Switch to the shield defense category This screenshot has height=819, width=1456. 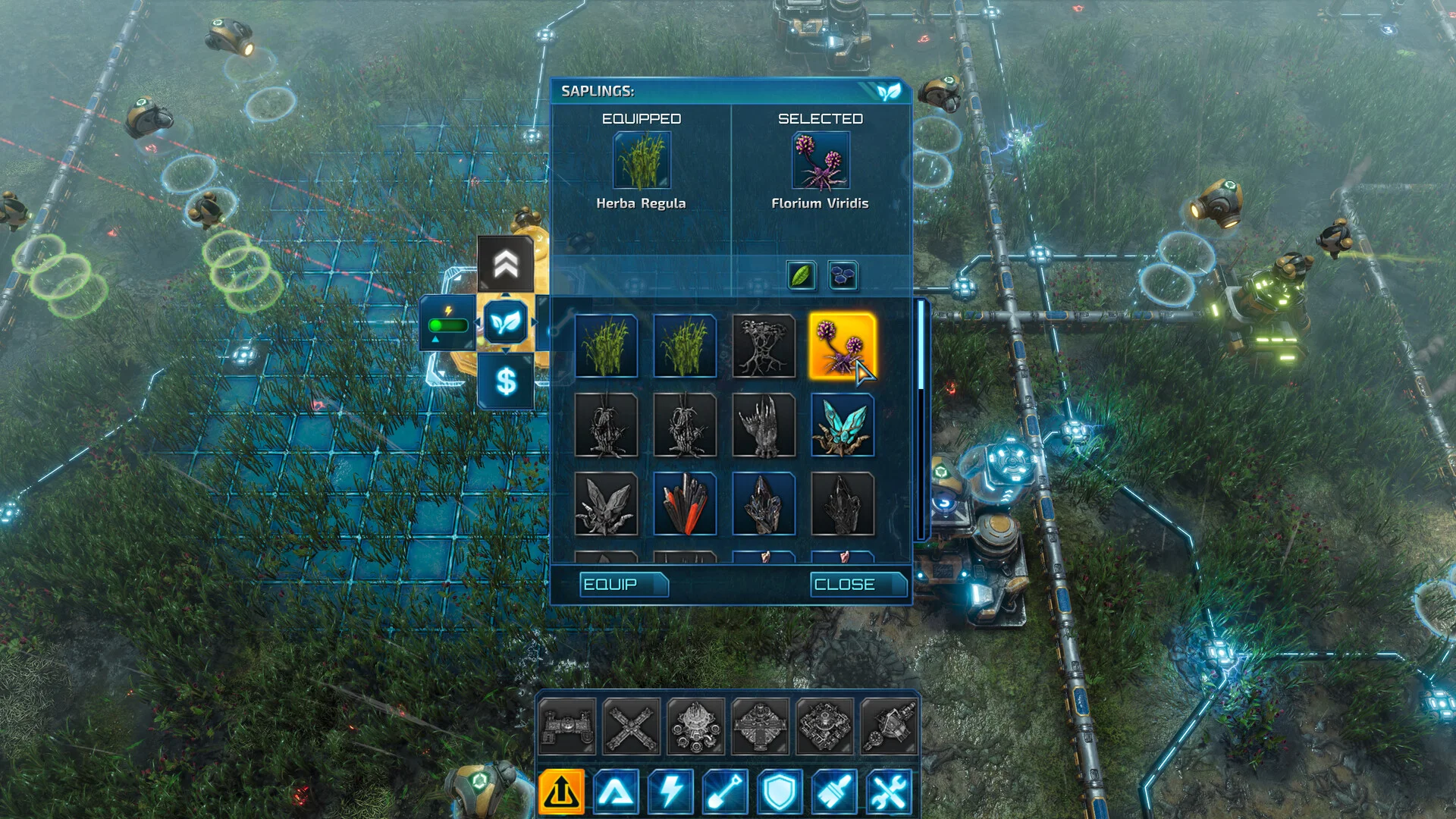tap(780, 792)
